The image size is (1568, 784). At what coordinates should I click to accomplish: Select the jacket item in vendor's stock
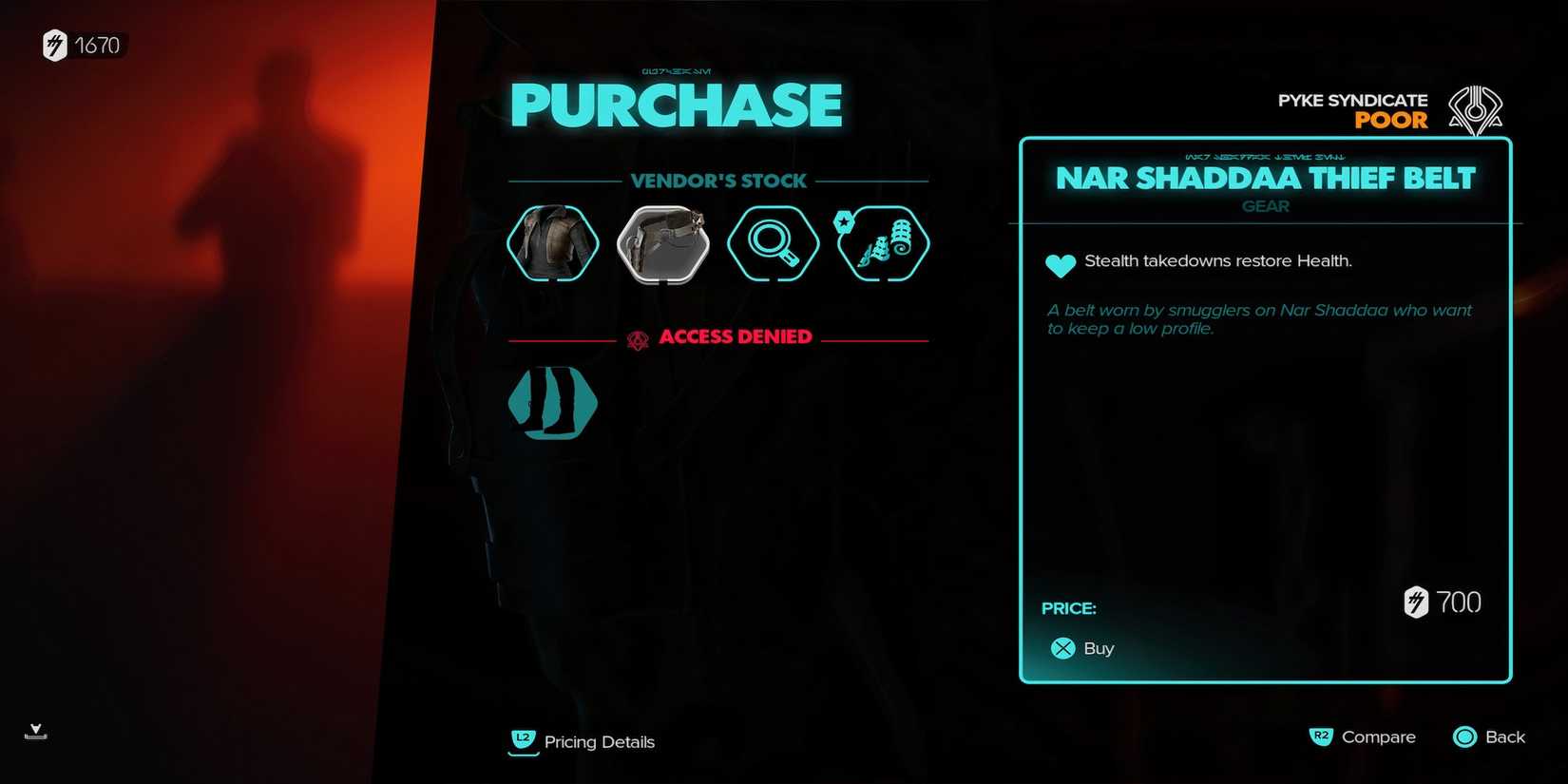tap(552, 244)
